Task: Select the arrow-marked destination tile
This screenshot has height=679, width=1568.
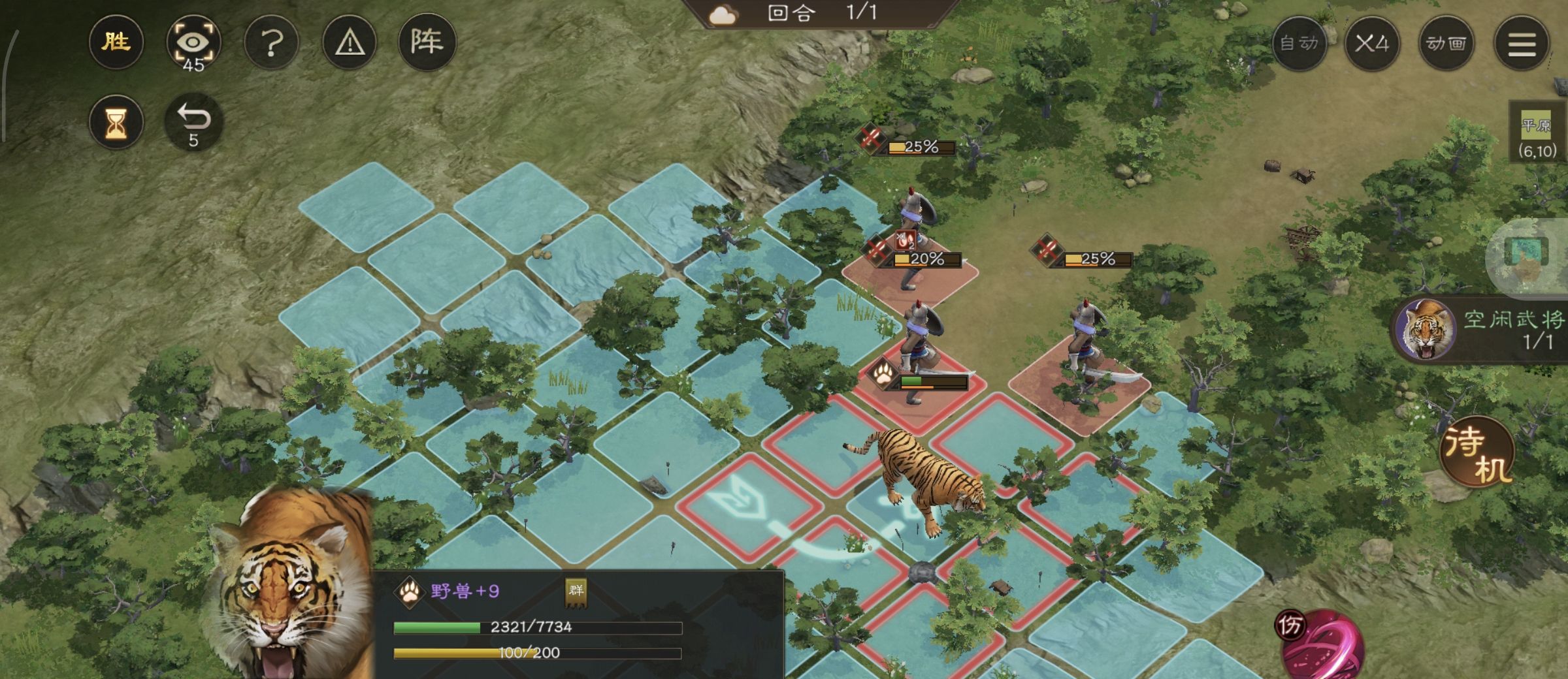Action: click(748, 507)
